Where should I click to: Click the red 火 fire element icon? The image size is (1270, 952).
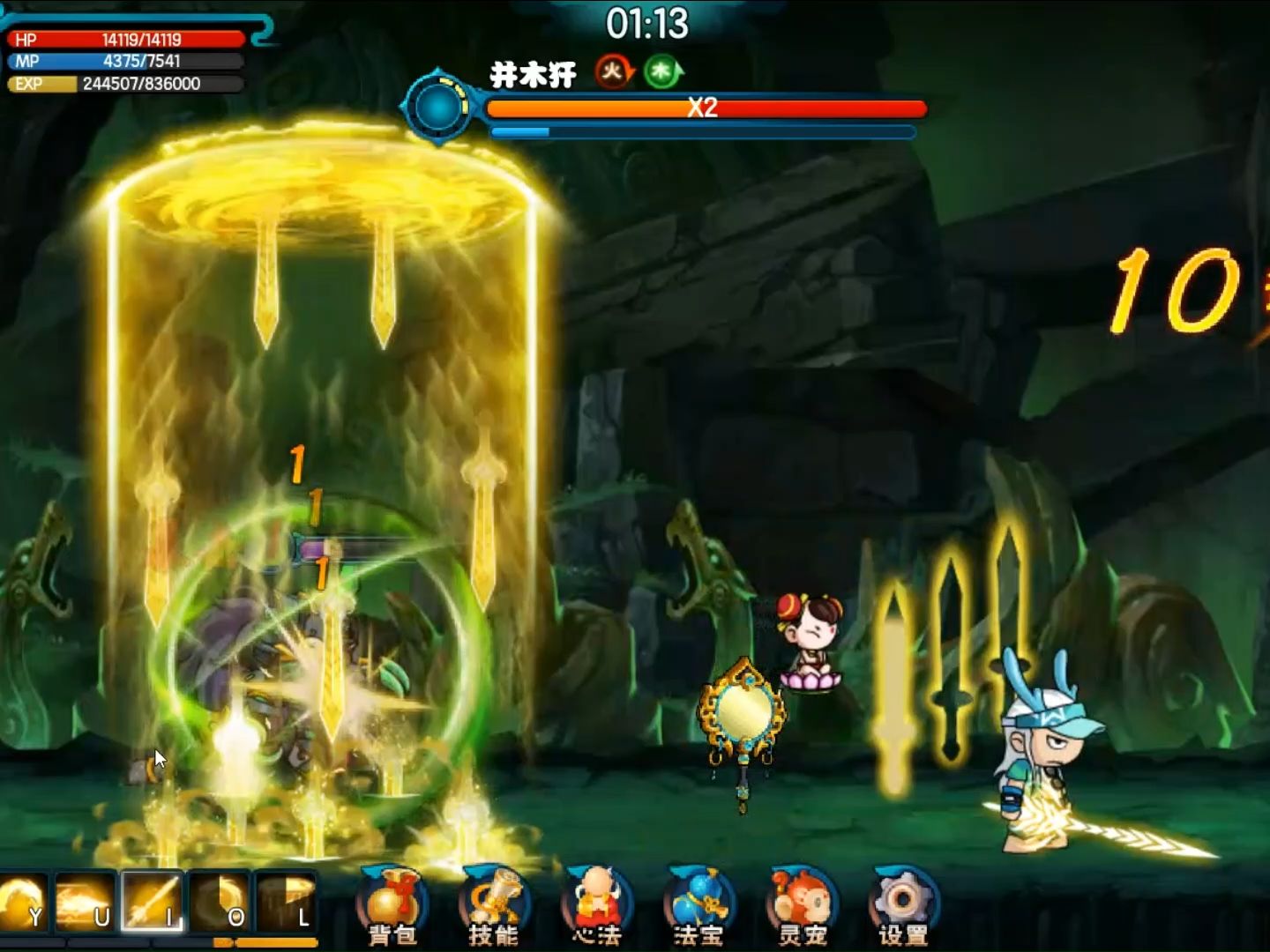(x=613, y=71)
